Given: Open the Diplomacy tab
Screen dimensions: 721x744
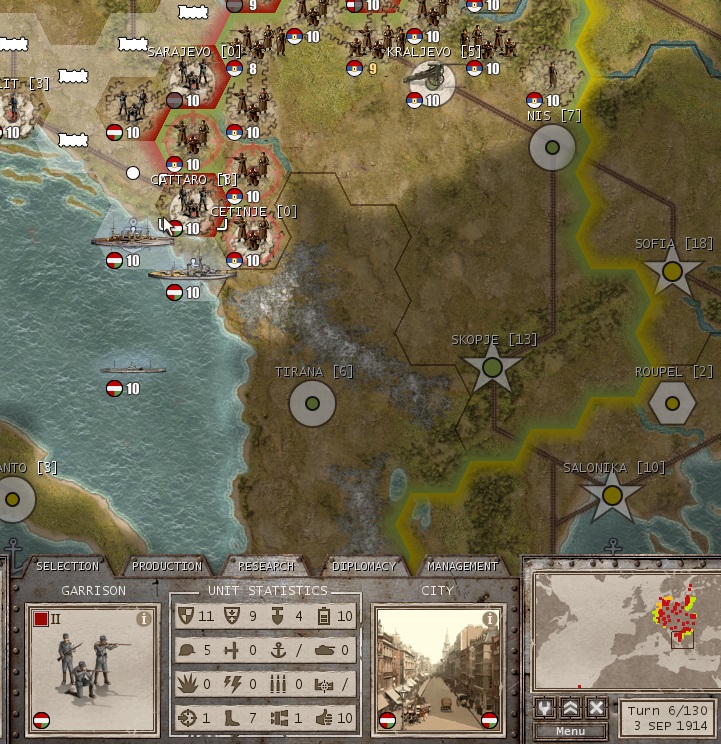Looking at the screenshot, I should coord(364,566).
